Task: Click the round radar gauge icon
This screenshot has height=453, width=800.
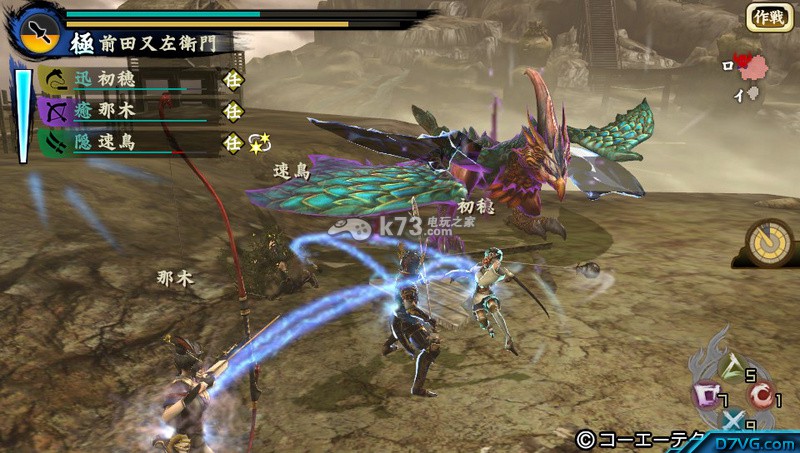Action: click(769, 243)
